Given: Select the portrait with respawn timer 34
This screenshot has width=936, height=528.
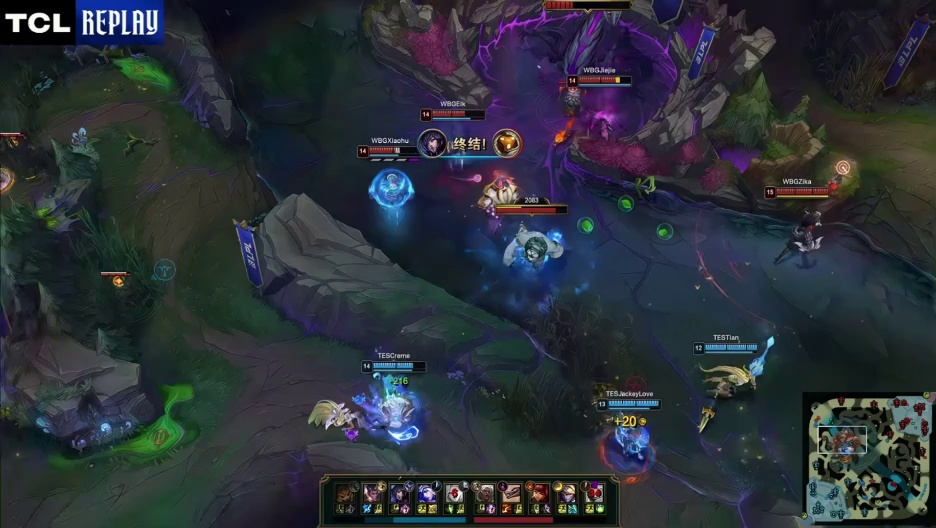Looking at the screenshot, I should (593, 494).
